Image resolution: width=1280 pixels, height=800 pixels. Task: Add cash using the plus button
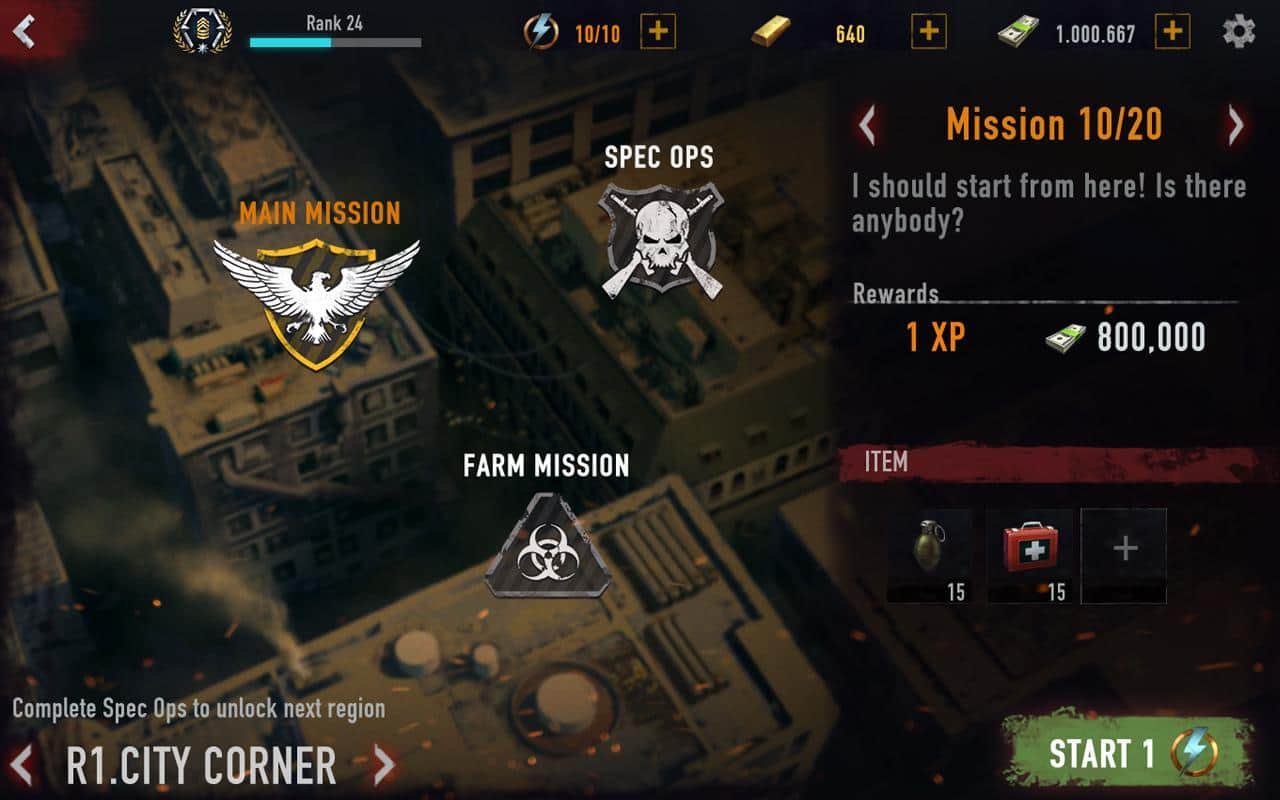coord(1173,32)
